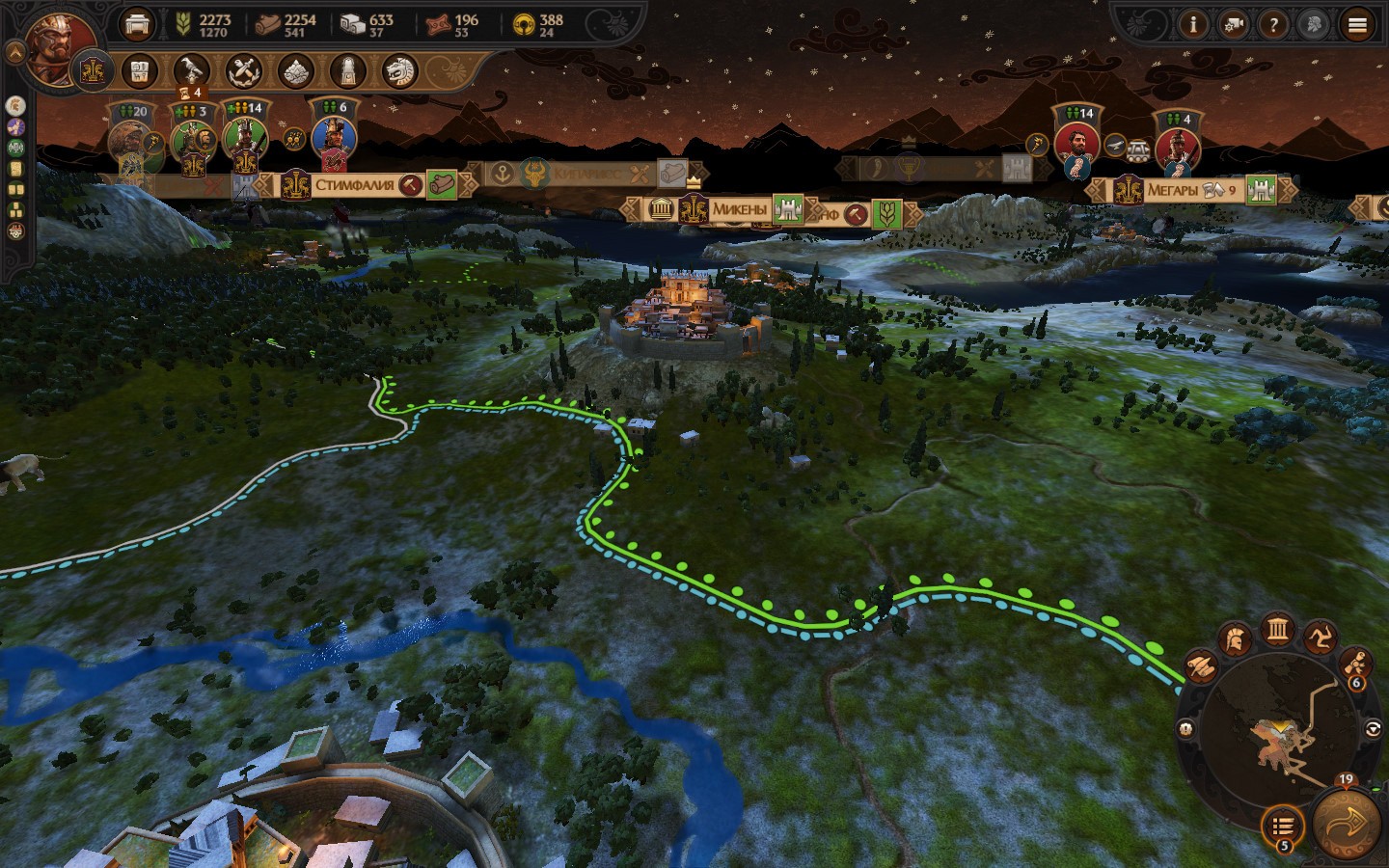The height and width of the screenshot is (868, 1389).
Task: Open the missions list button near minimap
Action: pyautogui.click(x=1282, y=827)
